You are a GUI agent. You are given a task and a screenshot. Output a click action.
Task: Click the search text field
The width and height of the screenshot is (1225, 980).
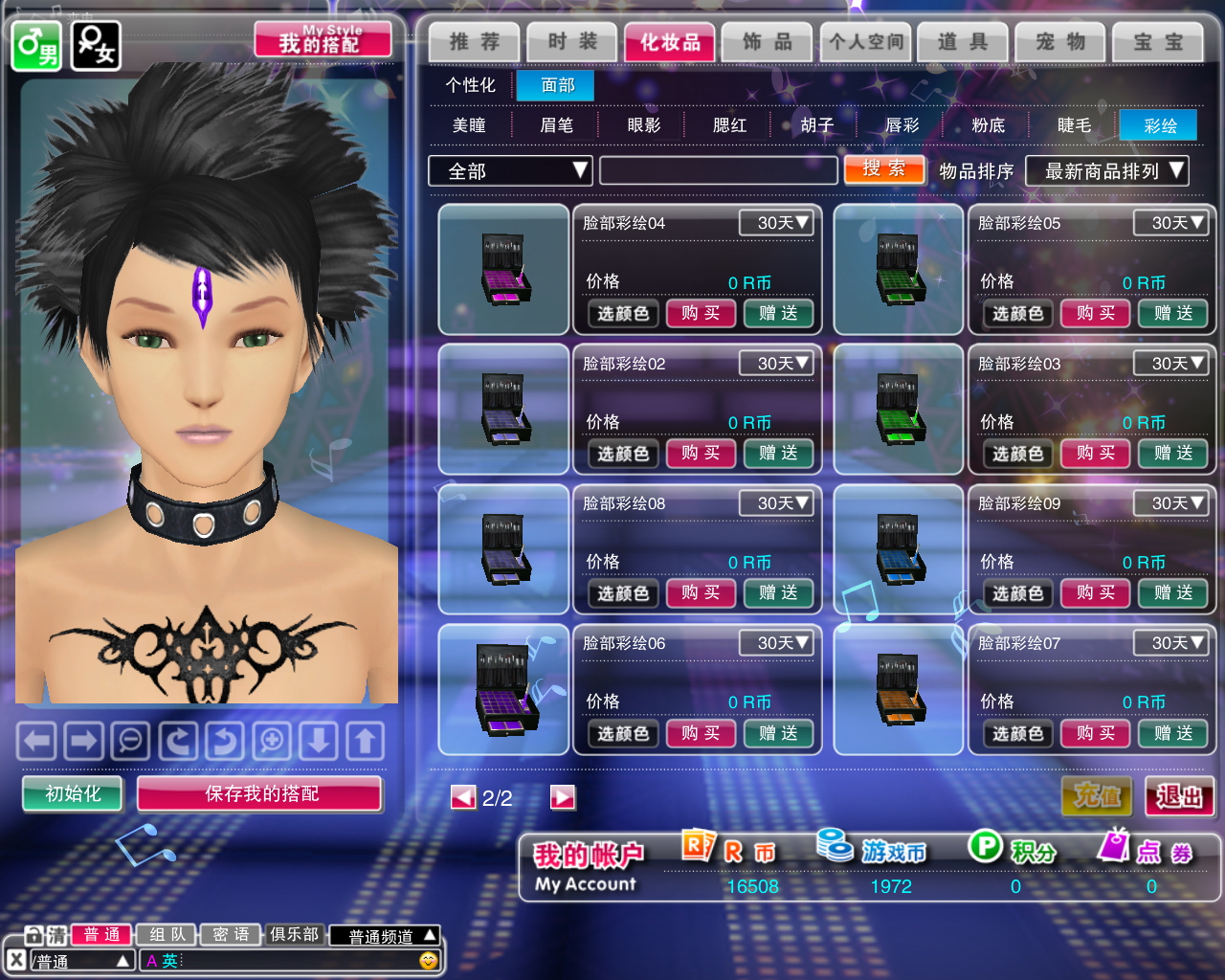pos(718,171)
